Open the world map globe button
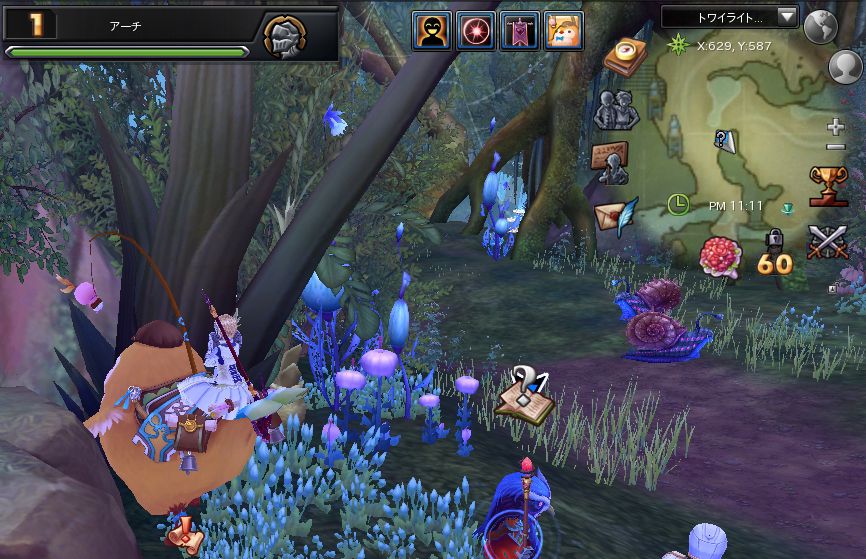Screen dimensions: 866x559 821,27
